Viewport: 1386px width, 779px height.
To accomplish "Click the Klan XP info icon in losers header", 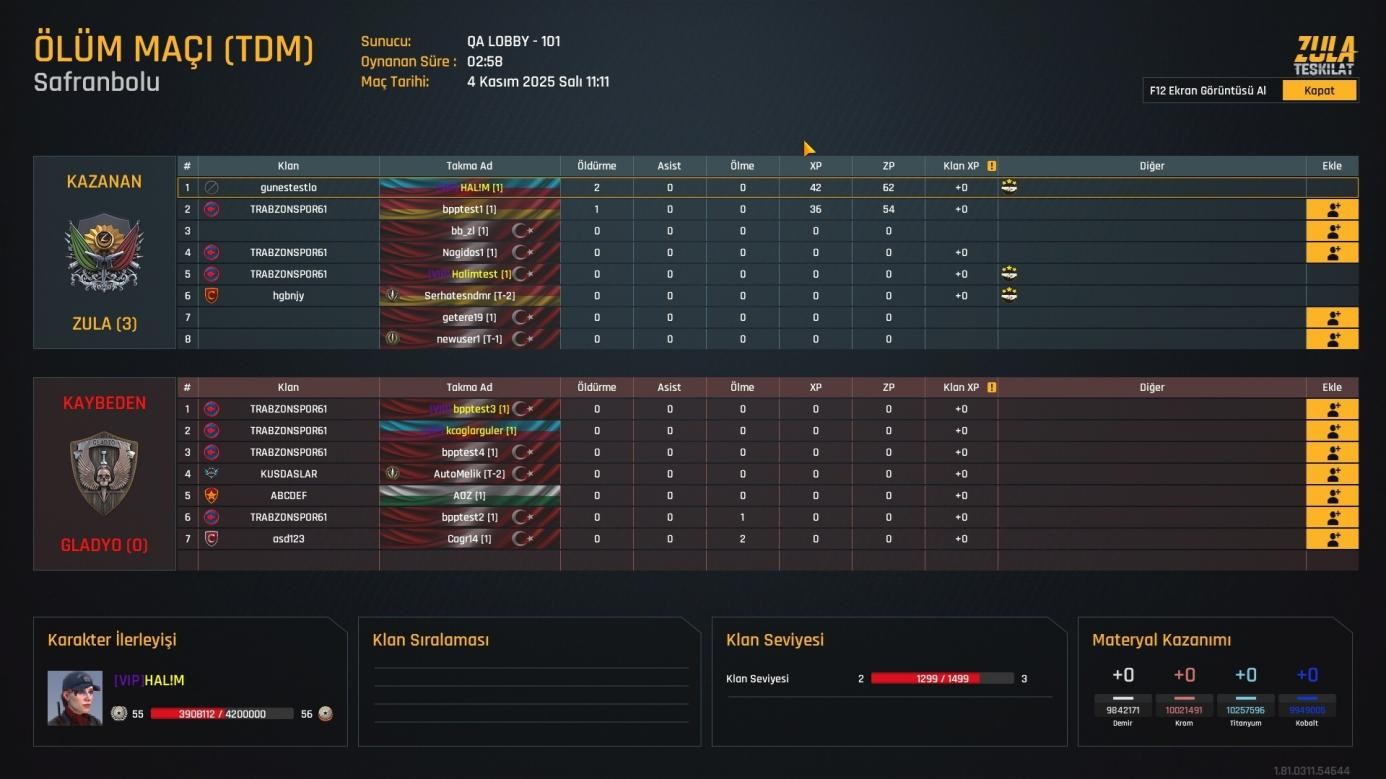I will coord(992,387).
